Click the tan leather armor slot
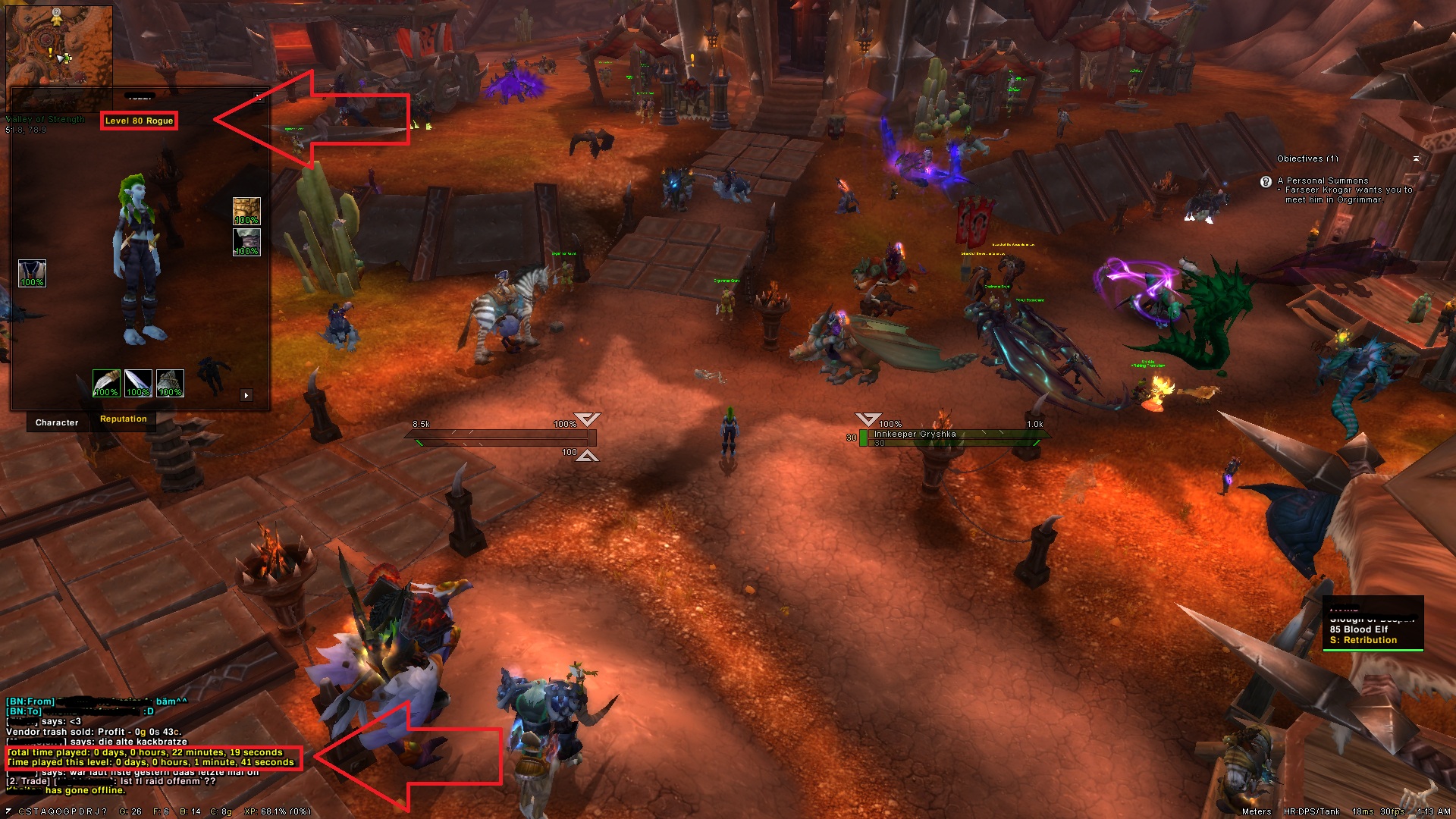Screen dimensions: 1456x819 click(x=246, y=211)
